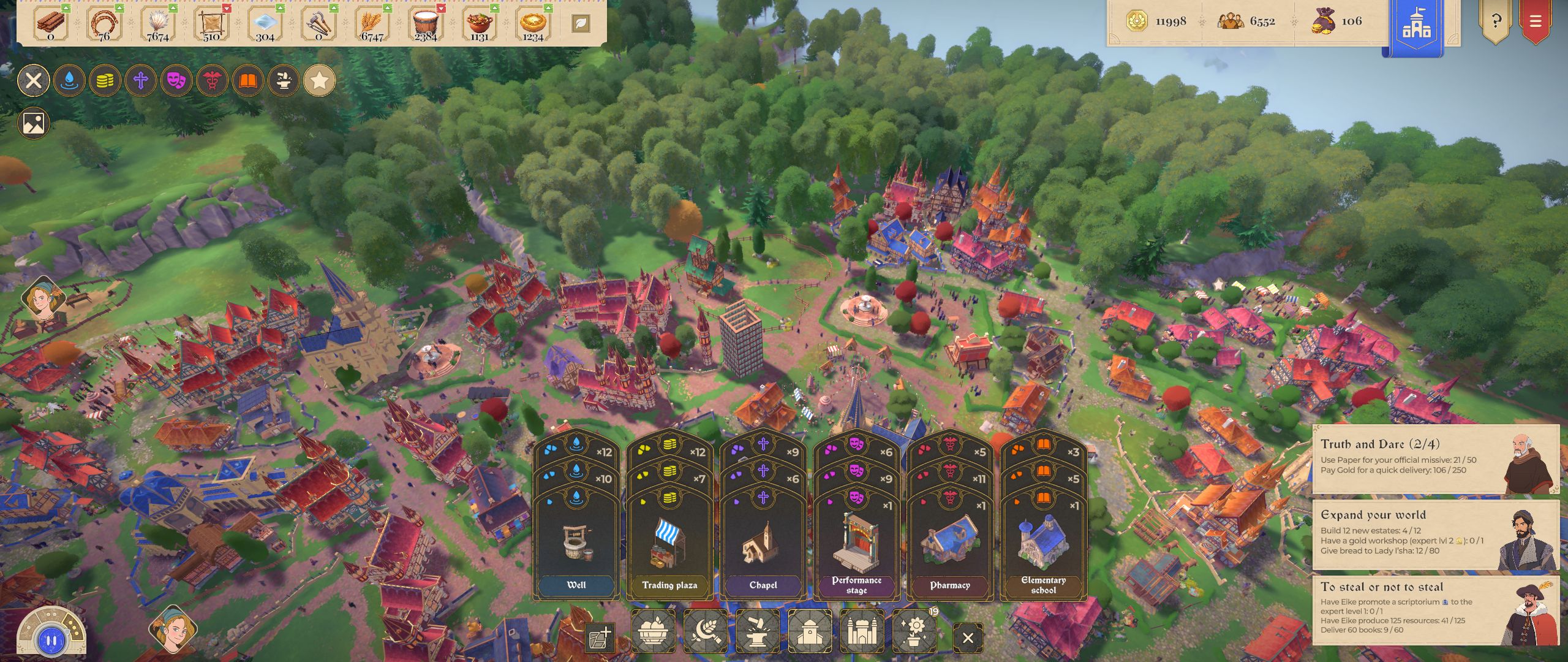Open the red hamburger main menu
The image size is (1568, 662).
(1535, 22)
